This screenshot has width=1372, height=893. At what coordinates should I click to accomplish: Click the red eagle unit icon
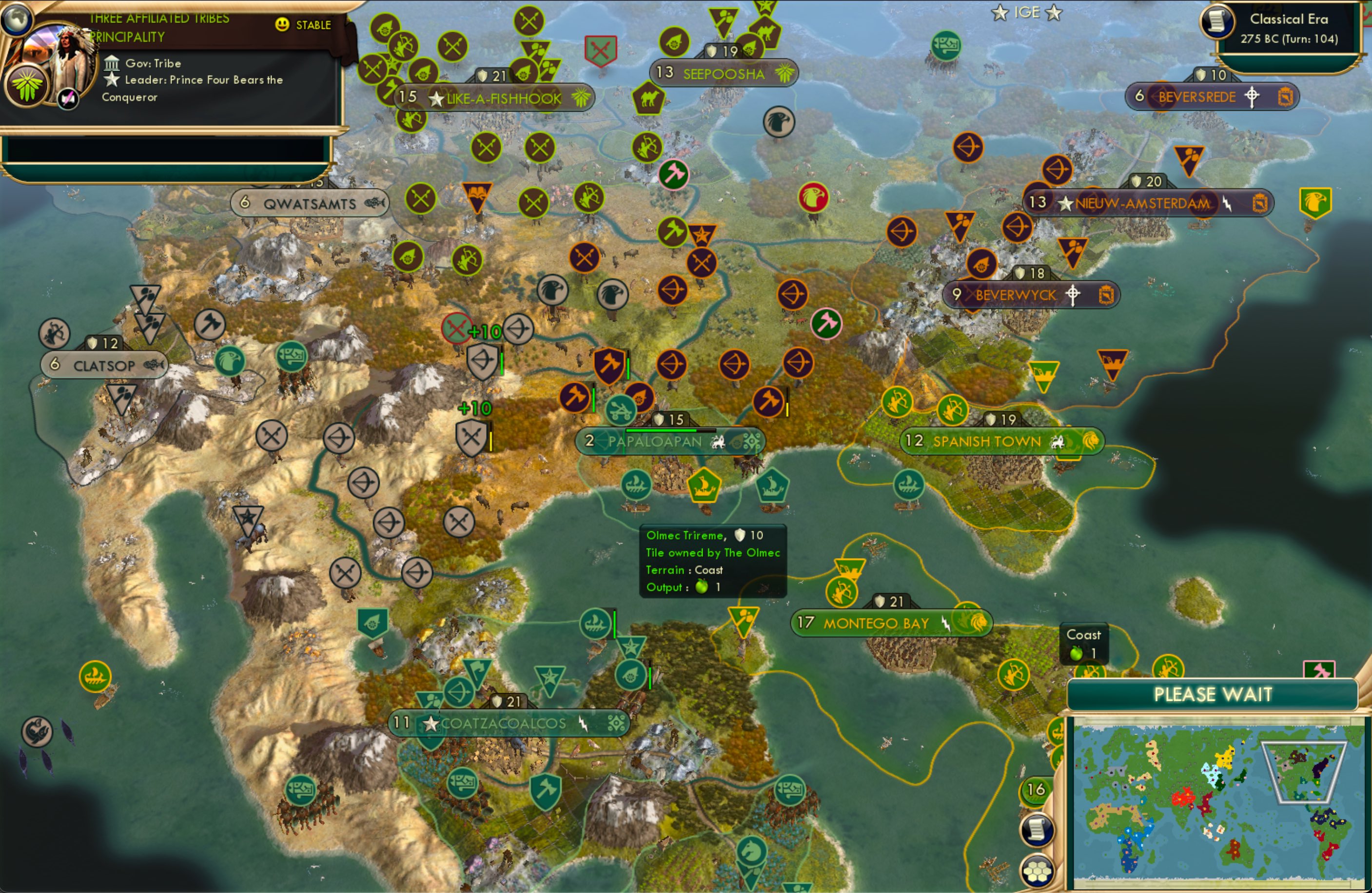coord(813,196)
